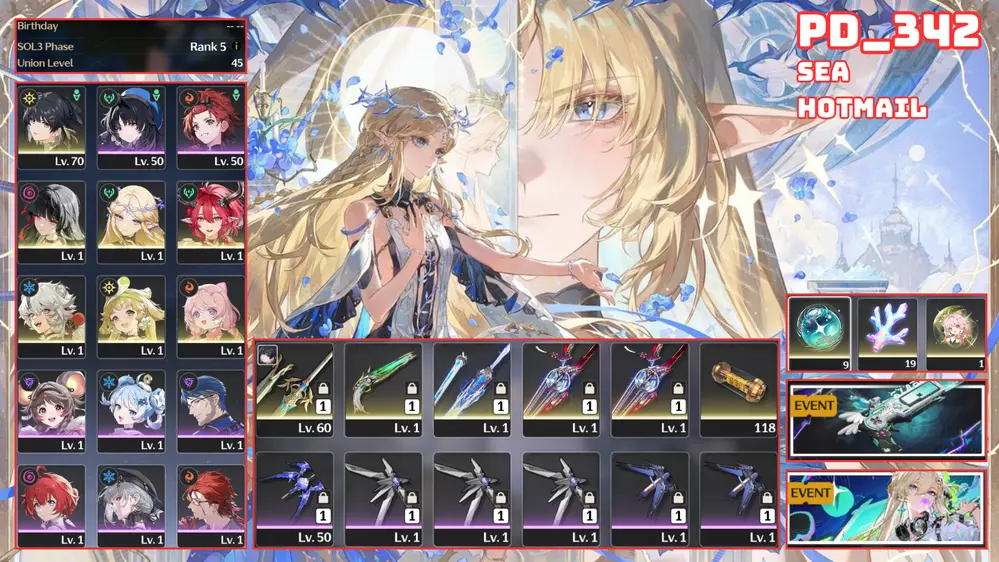Choose the Lv. 50 character wearing a blue beret

[131, 127]
